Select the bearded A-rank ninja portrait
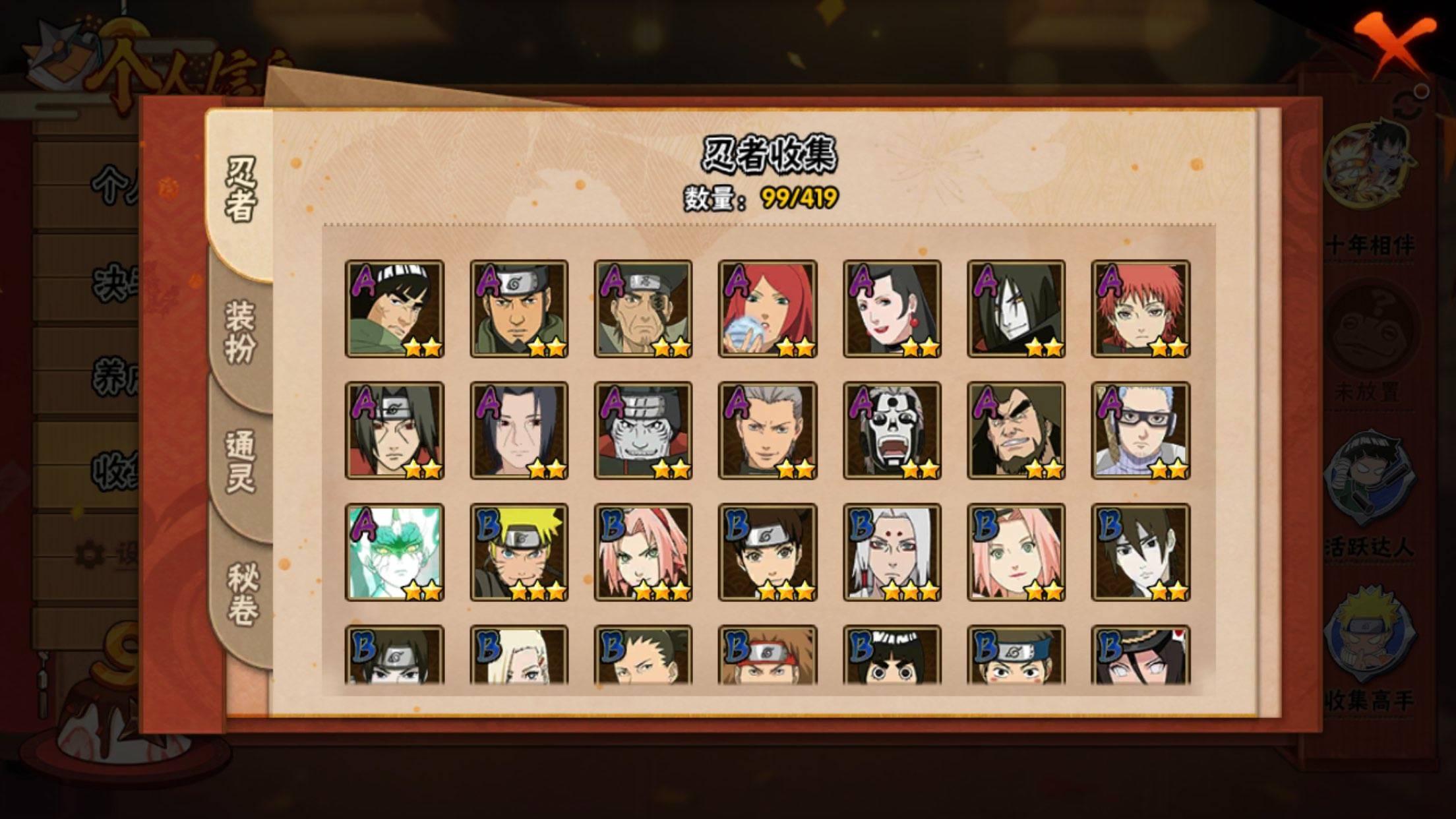This screenshot has height=819, width=1456. [x=1016, y=431]
